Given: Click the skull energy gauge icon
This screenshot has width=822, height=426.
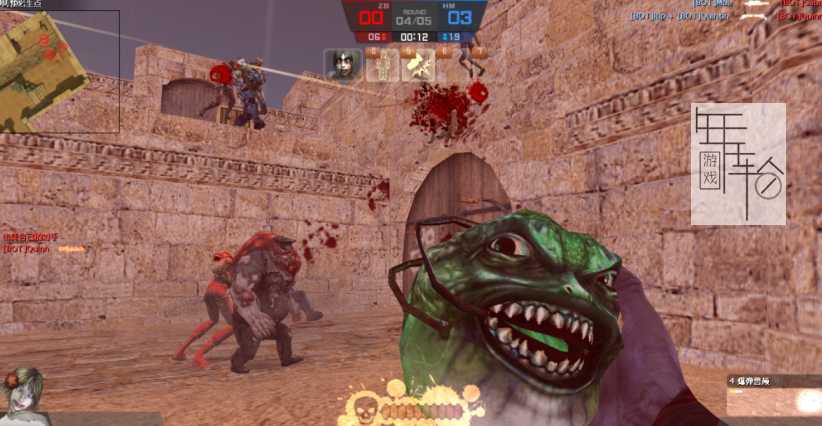Looking at the screenshot, I should (x=363, y=409).
